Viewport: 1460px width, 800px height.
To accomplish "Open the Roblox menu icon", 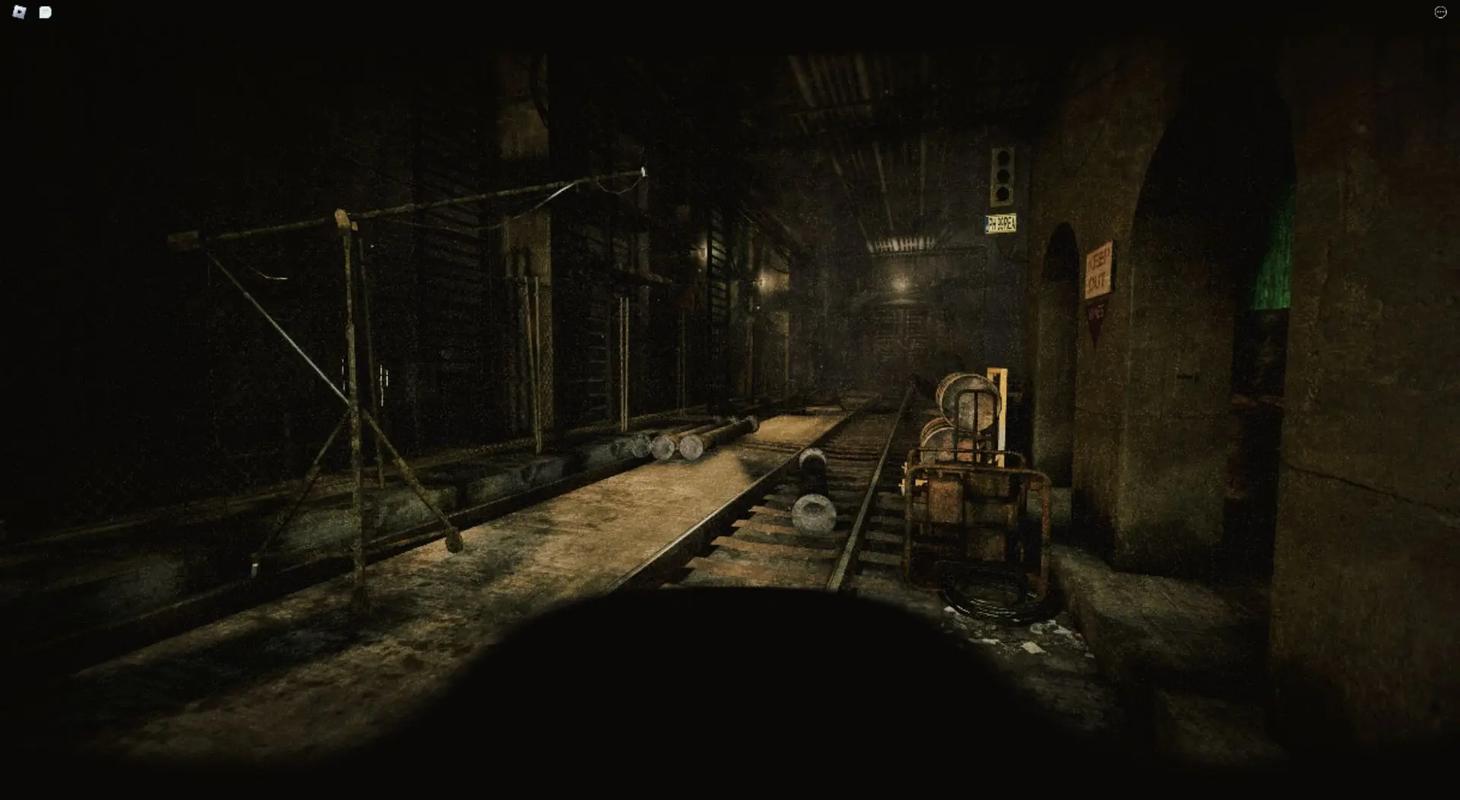I will pyautogui.click(x=19, y=12).
